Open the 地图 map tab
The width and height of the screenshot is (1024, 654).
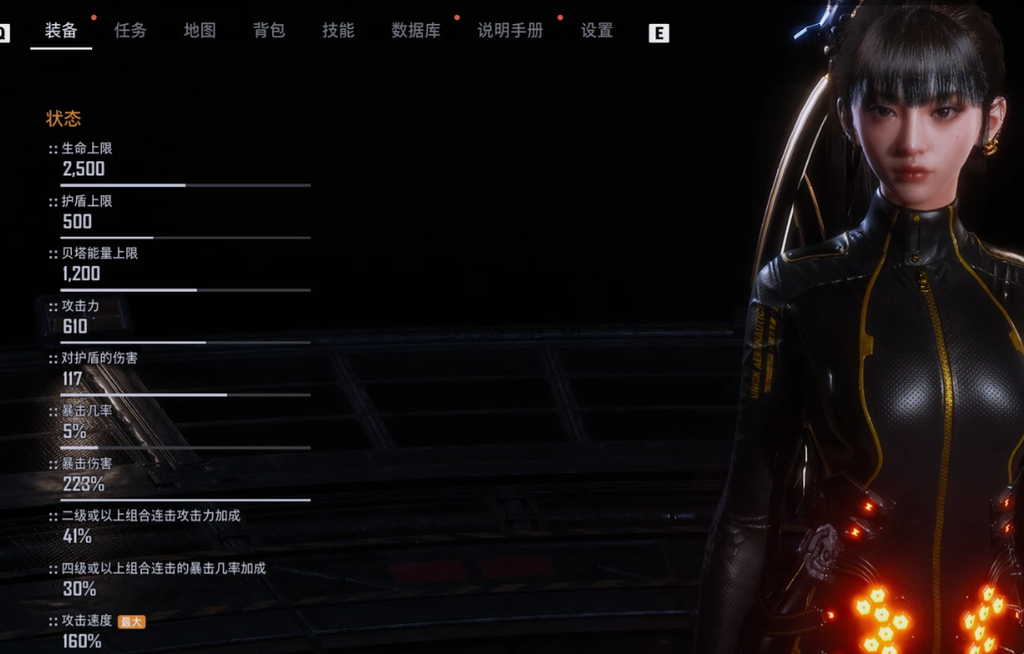coord(200,31)
